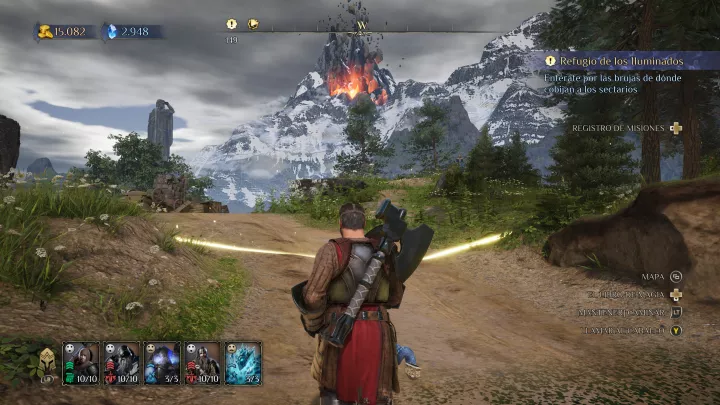Select the fourth unit portrait with red chevrons
Screen dimensions: 720x405
[202, 362]
